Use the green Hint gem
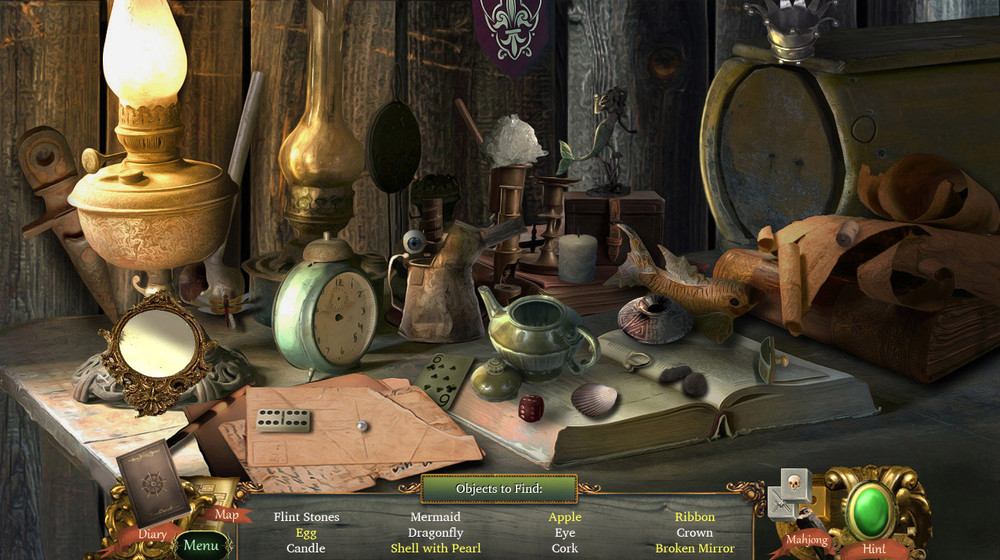 (x=870, y=510)
